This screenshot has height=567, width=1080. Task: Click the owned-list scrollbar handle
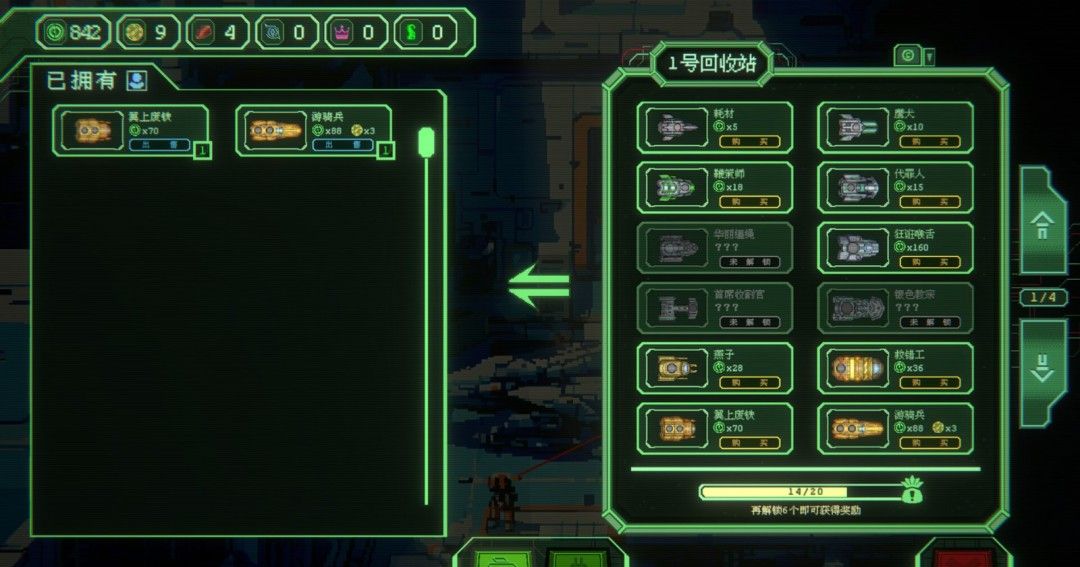426,142
